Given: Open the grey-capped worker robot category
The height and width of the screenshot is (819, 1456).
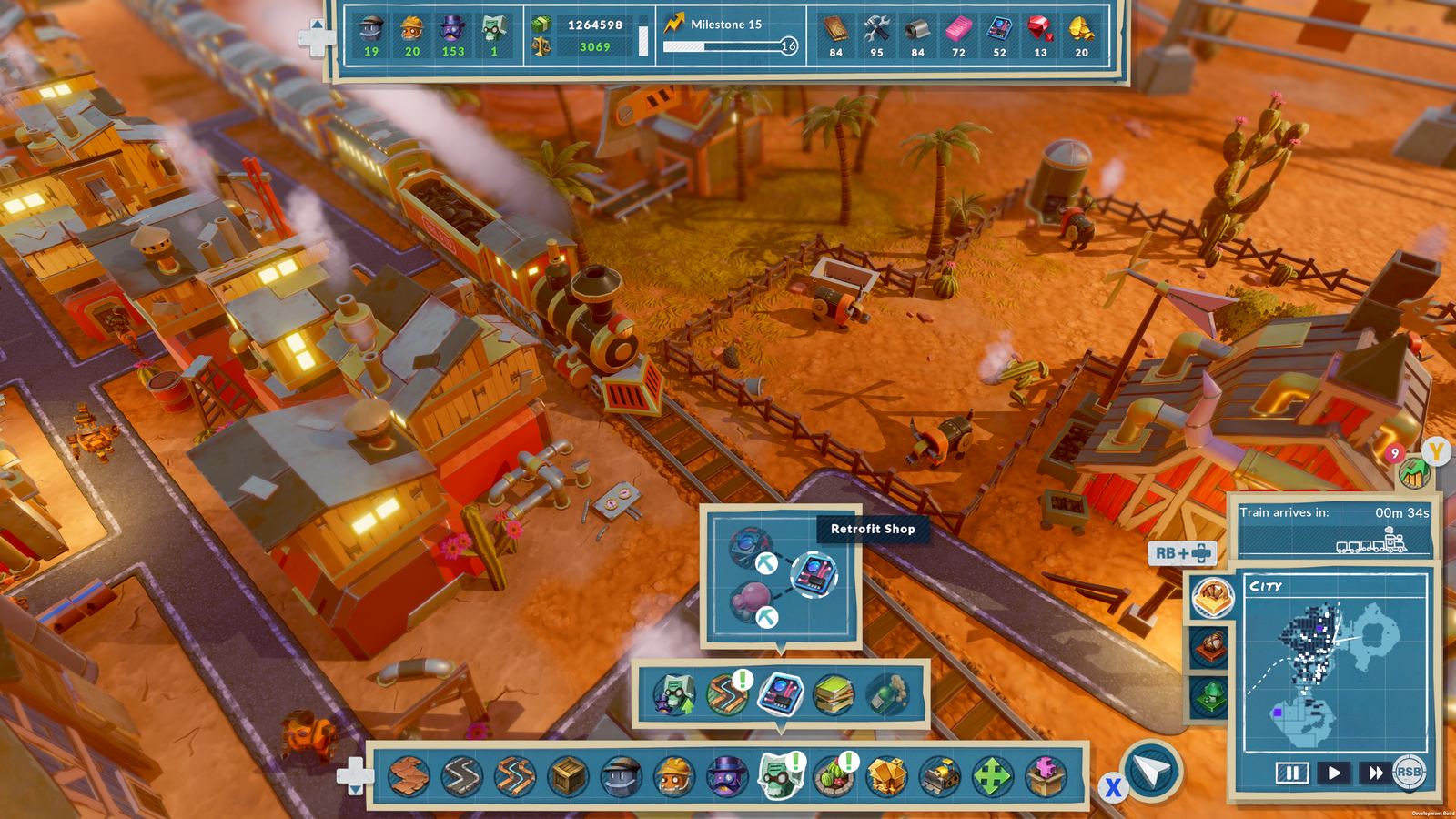Looking at the screenshot, I should click(x=622, y=777).
